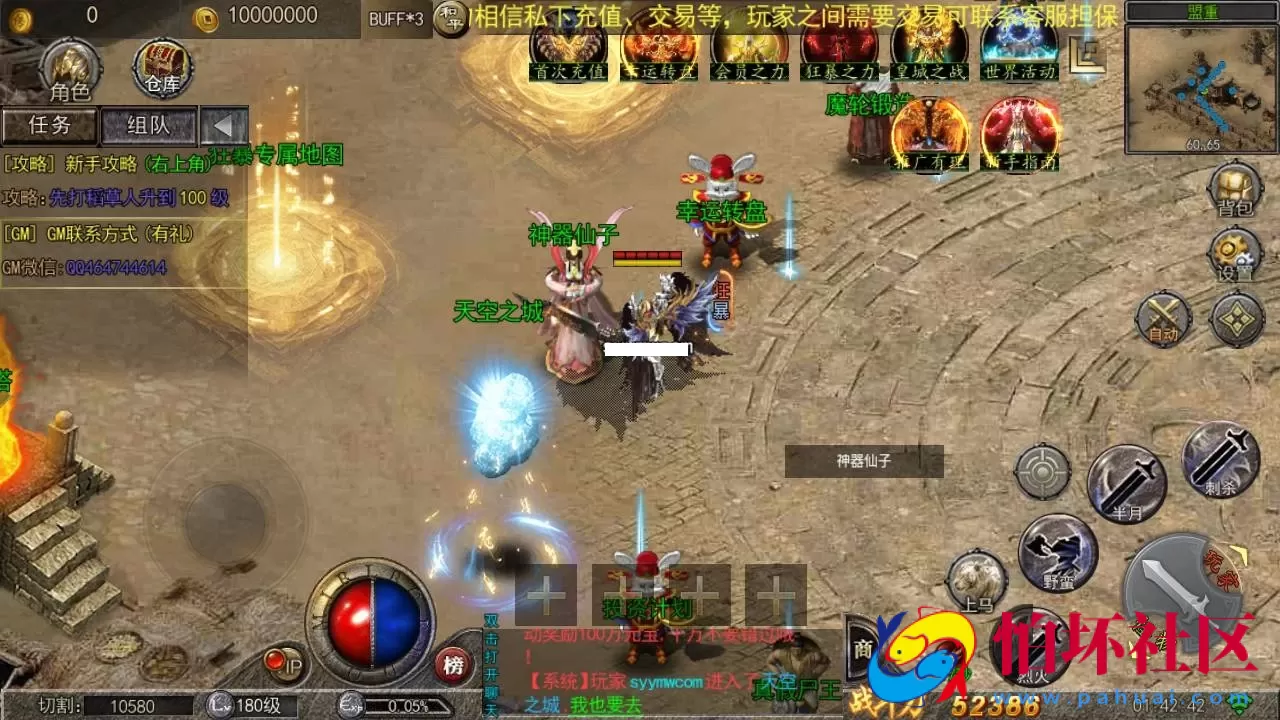The image size is (1280, 720).
Task: Open the minimap
Action: [1200, 88]
